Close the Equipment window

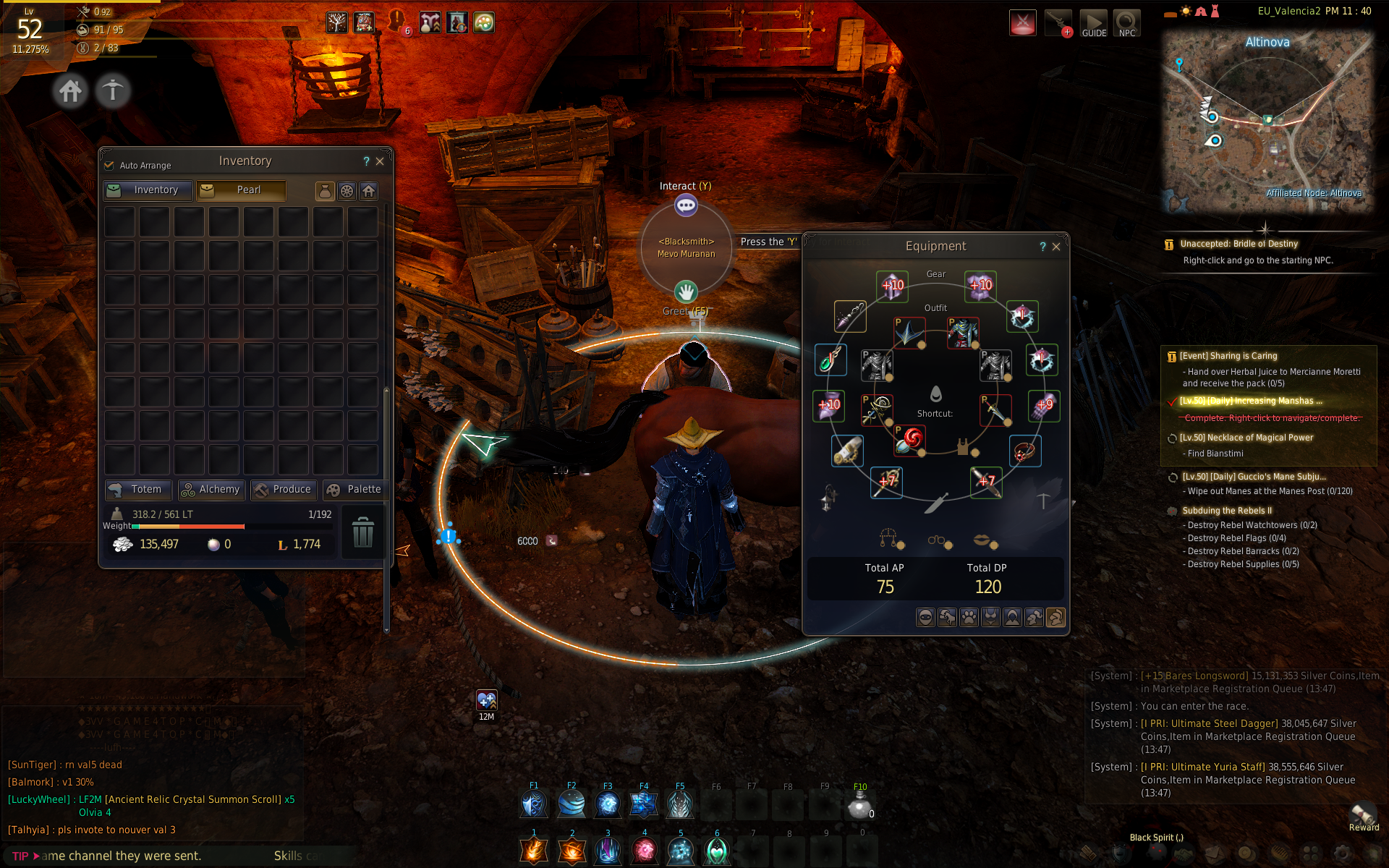1056,247
